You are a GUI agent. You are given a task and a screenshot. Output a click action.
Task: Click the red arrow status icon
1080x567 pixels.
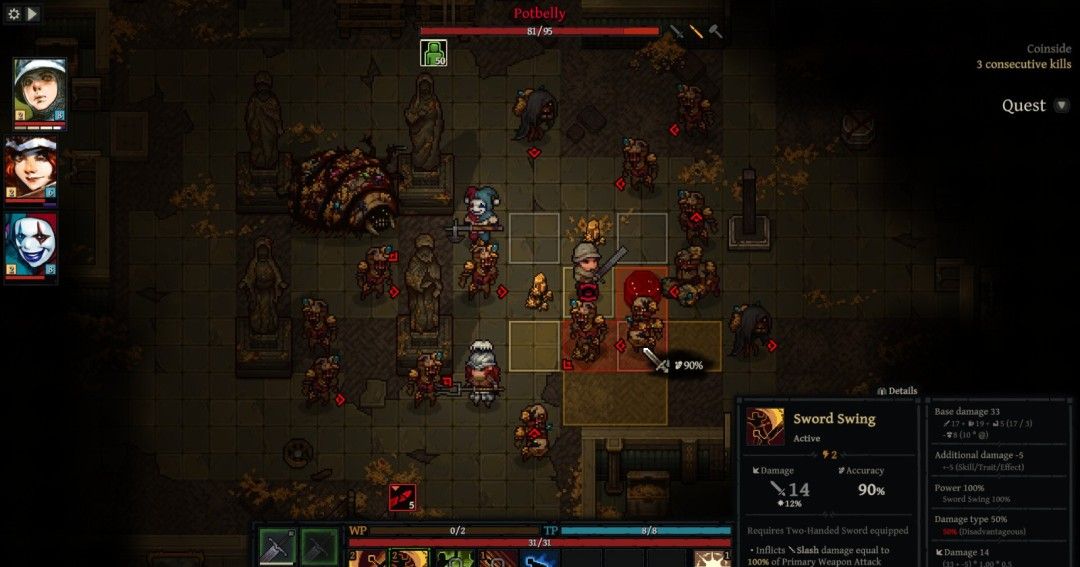402,497
